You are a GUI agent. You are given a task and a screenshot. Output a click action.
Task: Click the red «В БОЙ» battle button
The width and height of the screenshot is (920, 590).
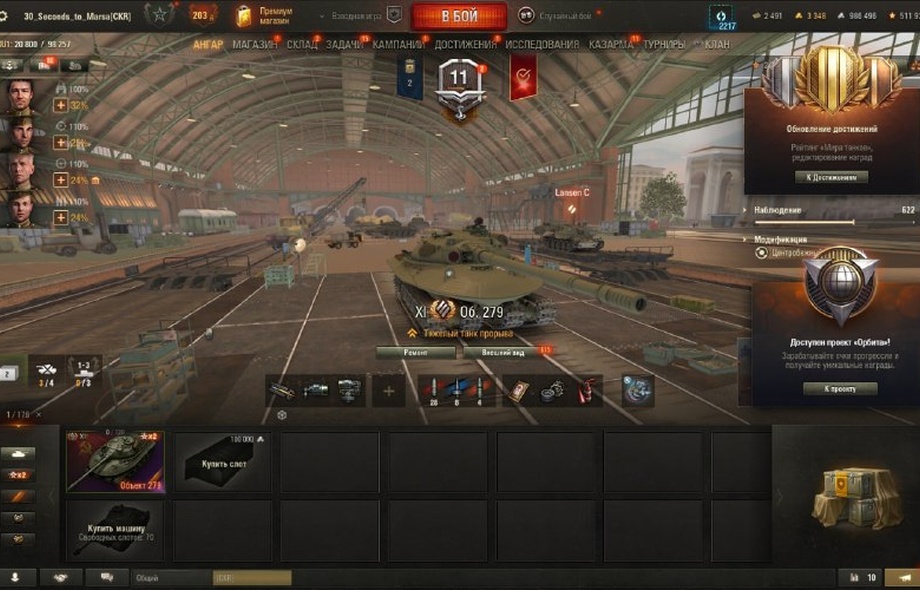pyautogui.click(x=458, y=16)
